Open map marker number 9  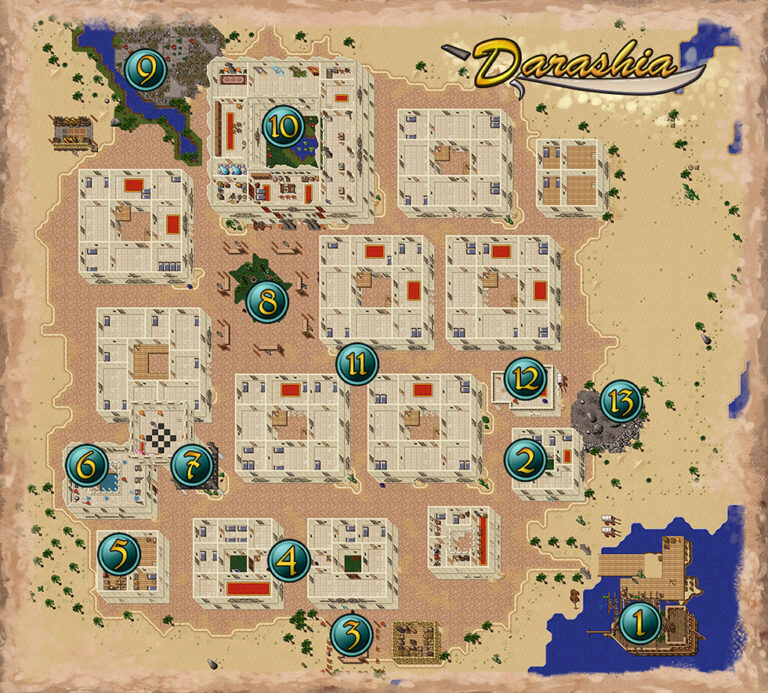[146, 70]
